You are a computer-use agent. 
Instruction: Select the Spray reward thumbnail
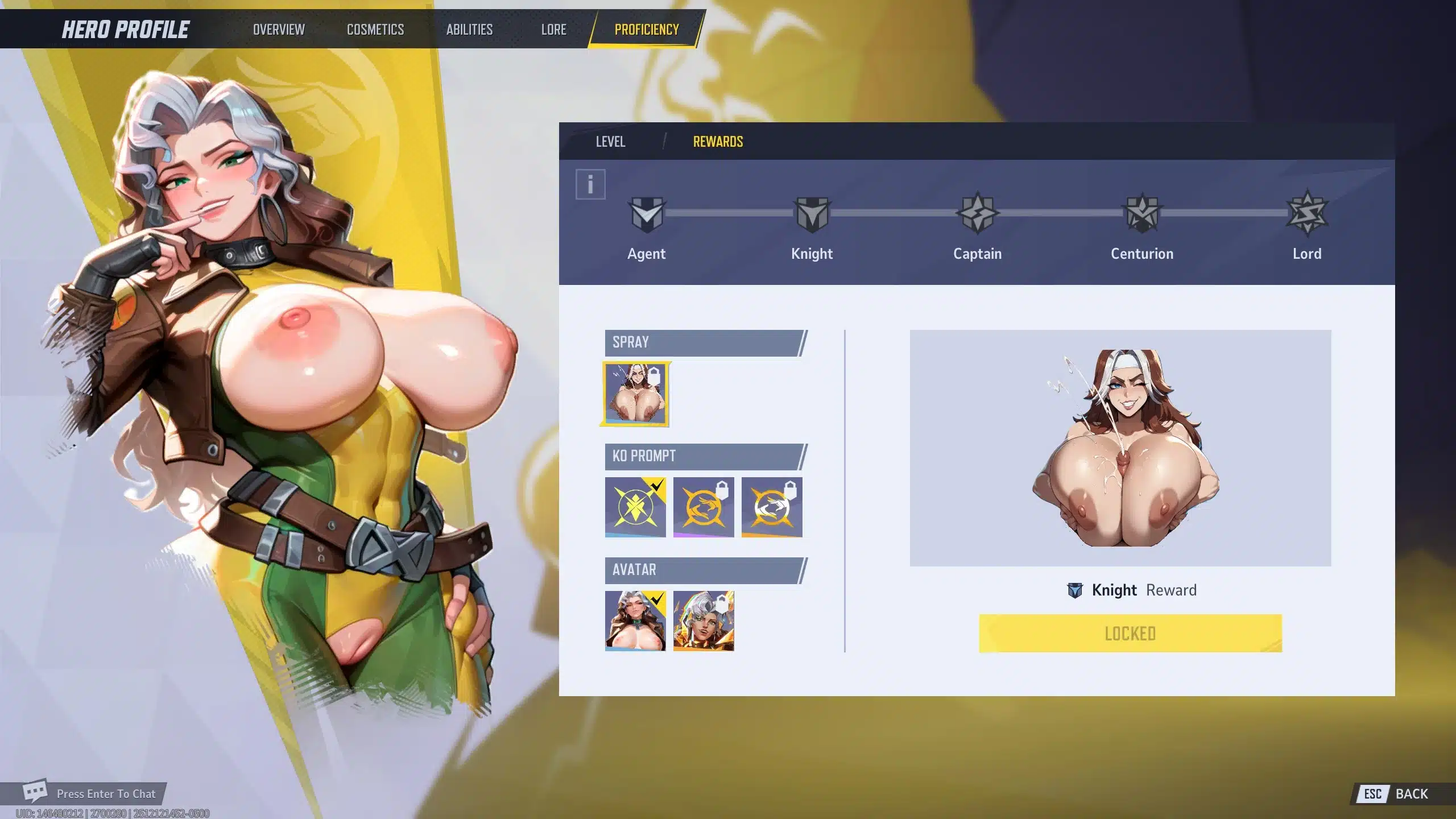coord(635,394)
